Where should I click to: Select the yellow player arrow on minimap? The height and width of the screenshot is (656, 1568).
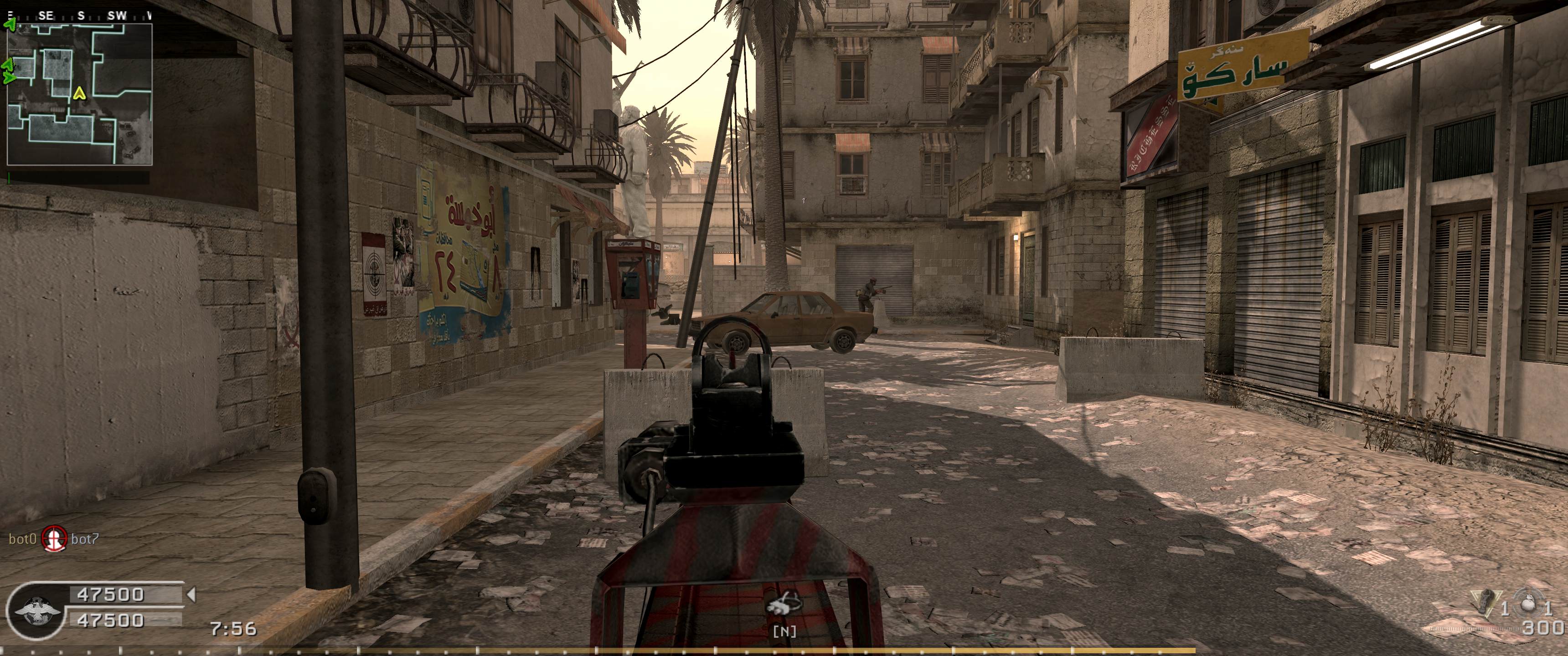78,93
